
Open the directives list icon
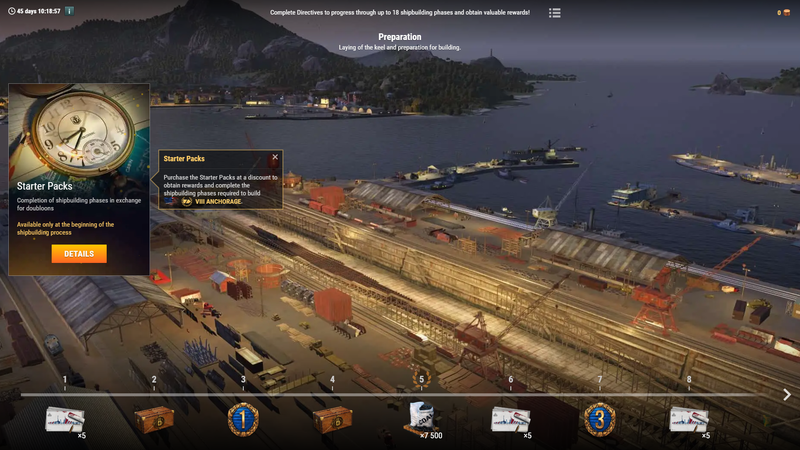tap(555, 13)
